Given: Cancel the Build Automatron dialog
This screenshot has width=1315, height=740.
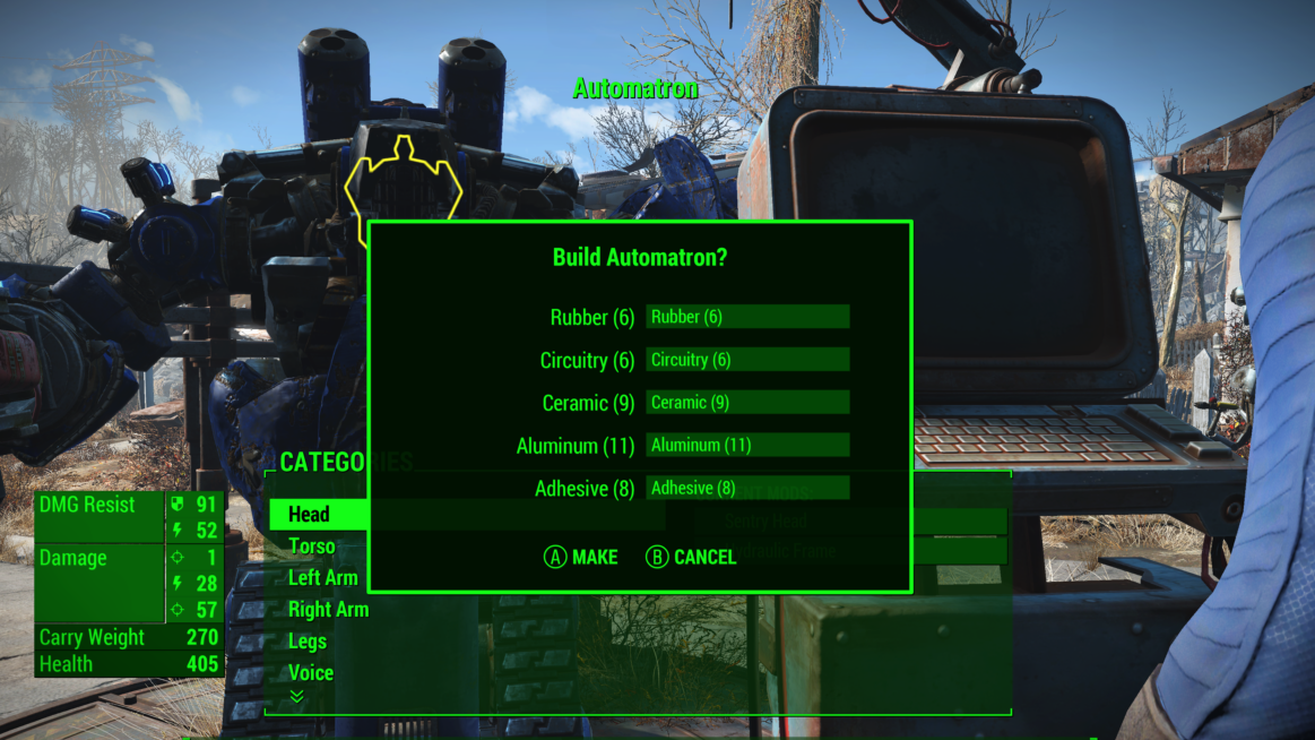Looking at the screenshot, I should point(691,557).
